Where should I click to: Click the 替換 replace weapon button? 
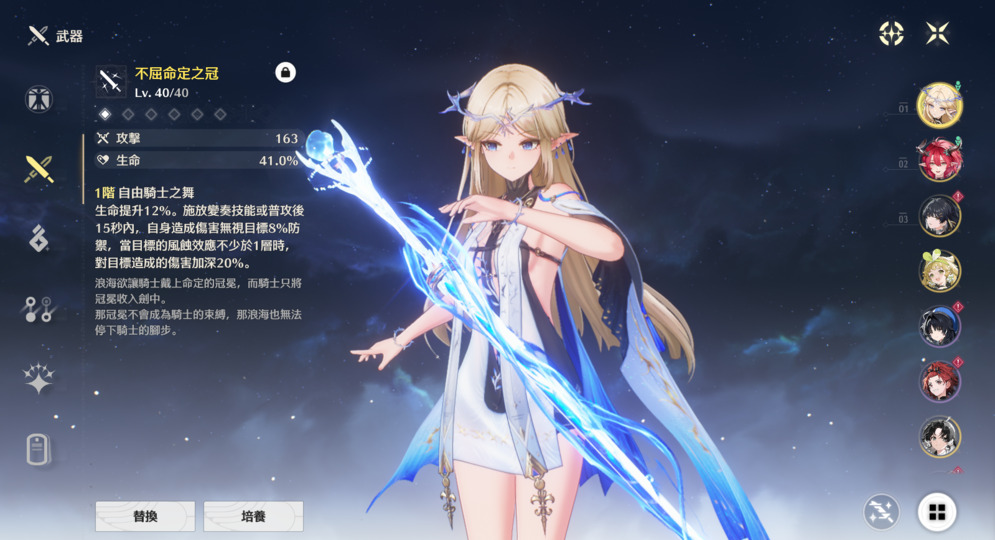145,516
